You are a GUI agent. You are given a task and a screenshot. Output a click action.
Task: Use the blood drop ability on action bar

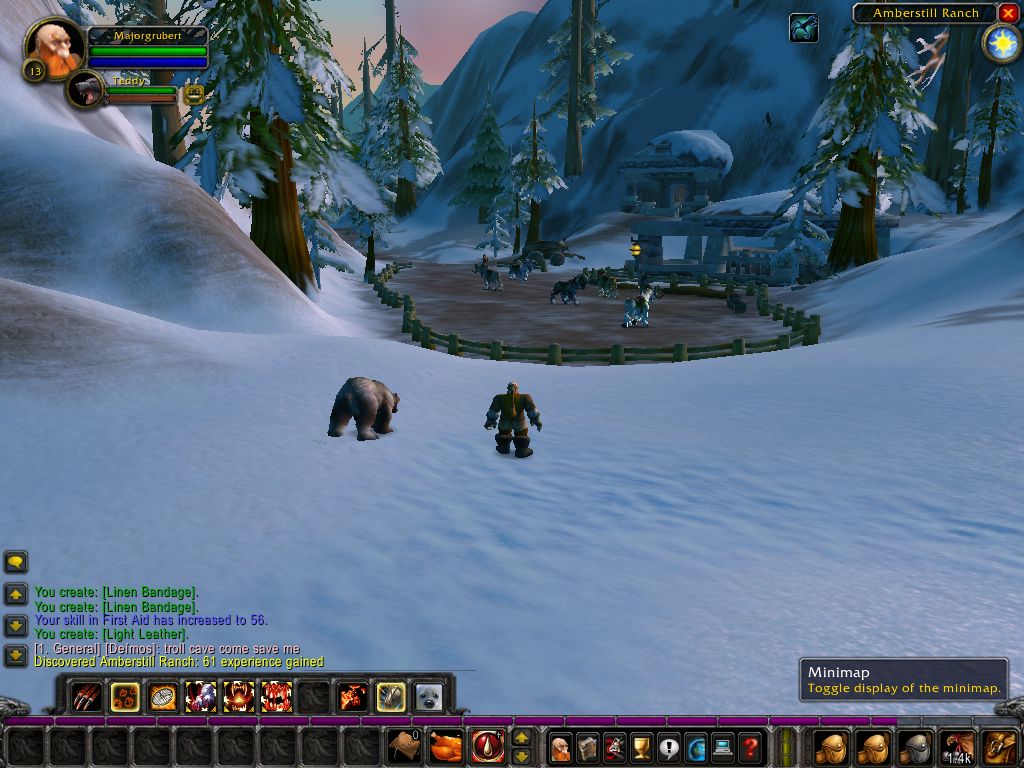tap(488, 746)
